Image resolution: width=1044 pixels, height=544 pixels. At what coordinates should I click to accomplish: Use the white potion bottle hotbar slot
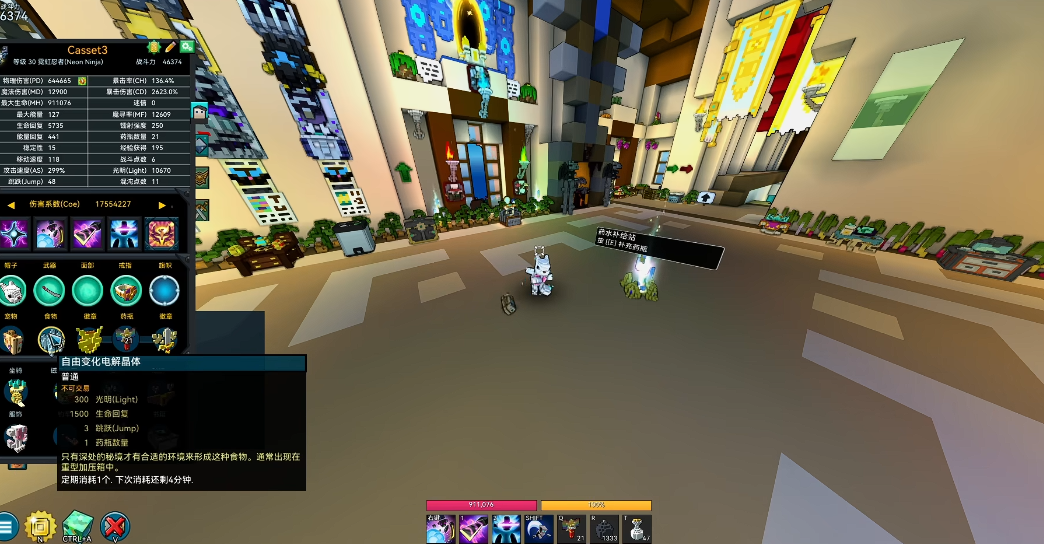coord(637,529)
